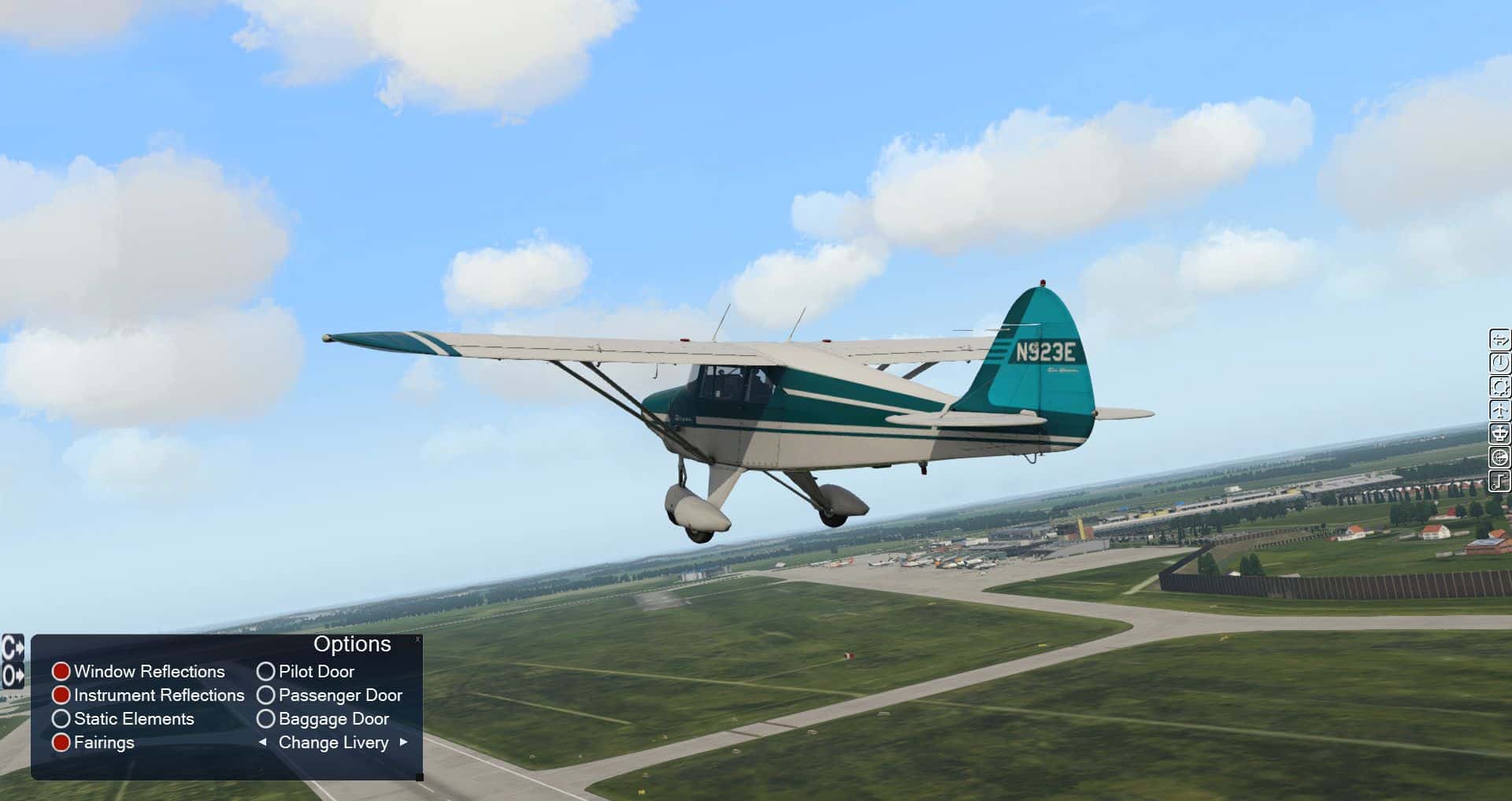Click the C arrow side tab
Viewport: 1512px width, 801px height.
pos(13,649)
